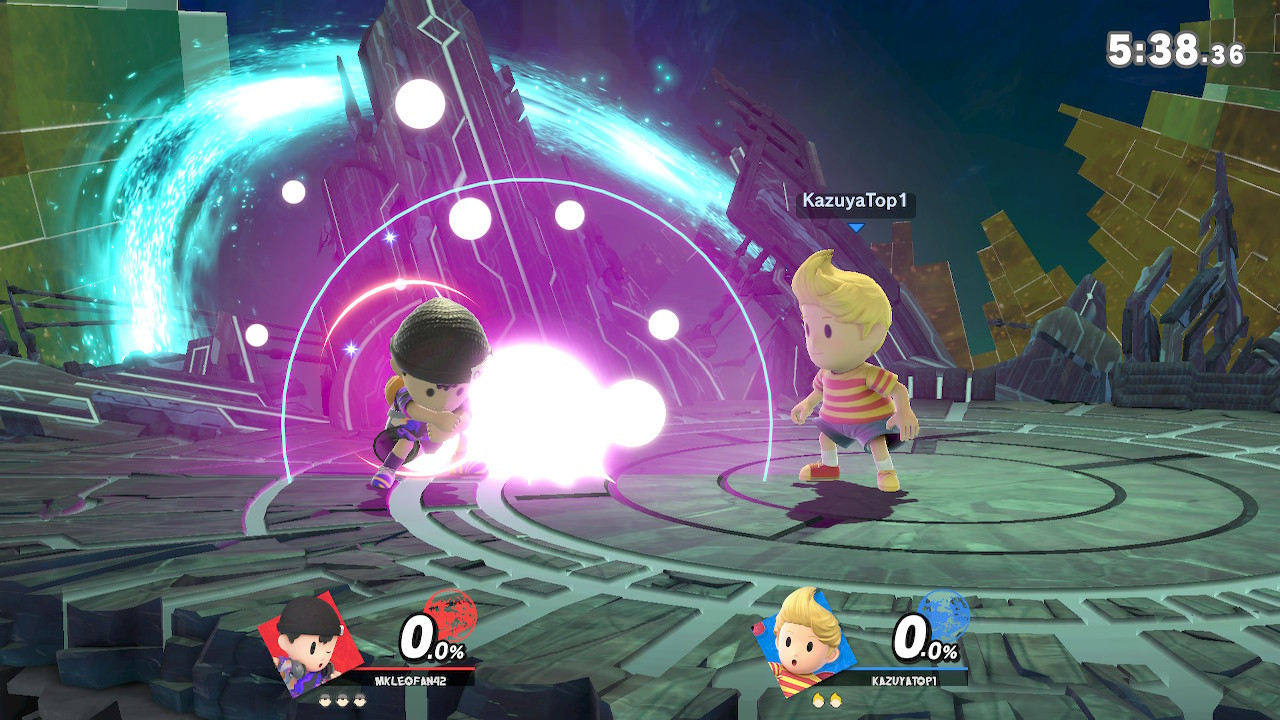The height and width of the screenshot is (720, 1280).
Task: Click the first Ness stock head icon
Action: point(325,698)
